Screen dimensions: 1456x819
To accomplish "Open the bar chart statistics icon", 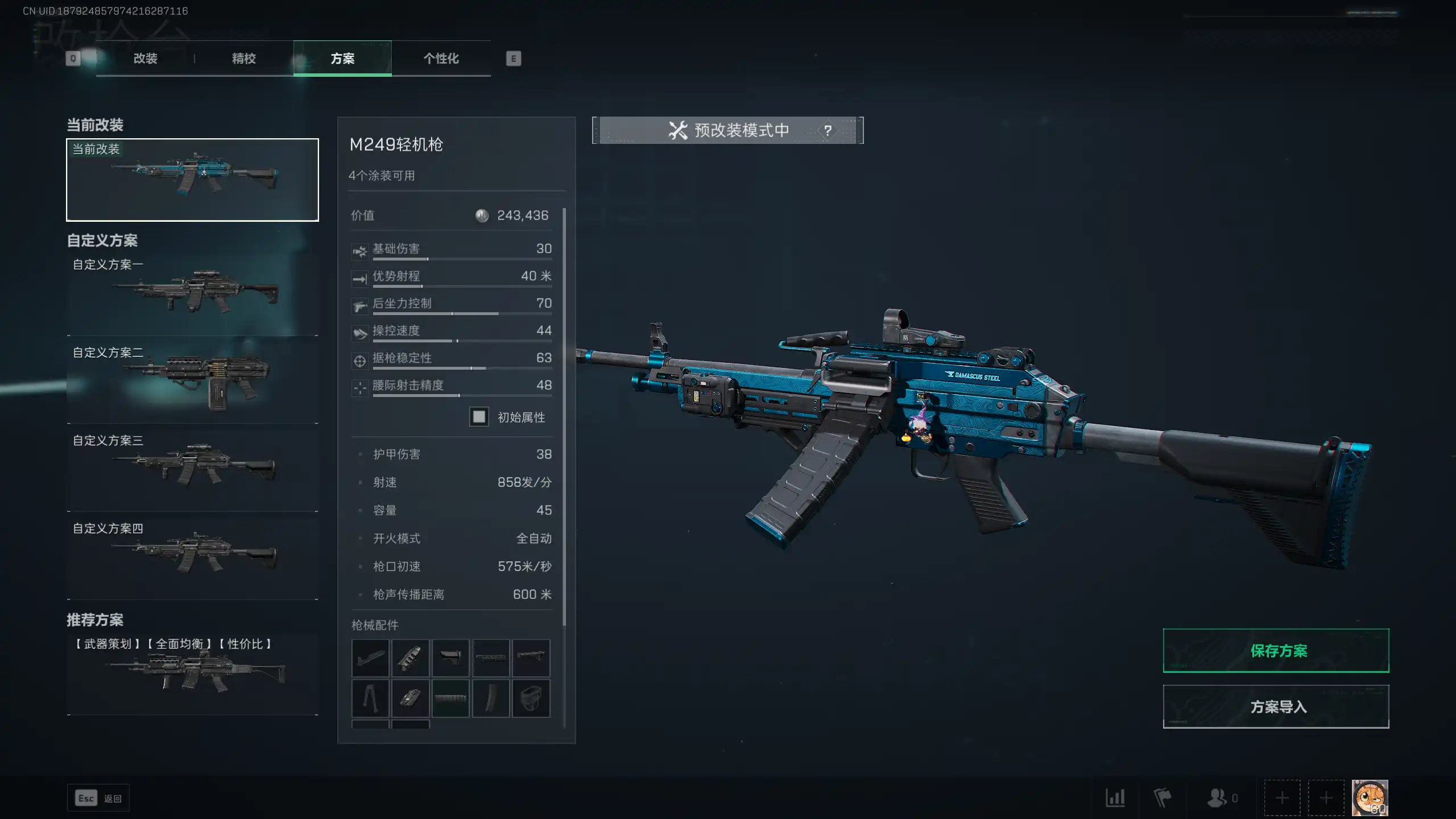I will [x=1115, y=798].
